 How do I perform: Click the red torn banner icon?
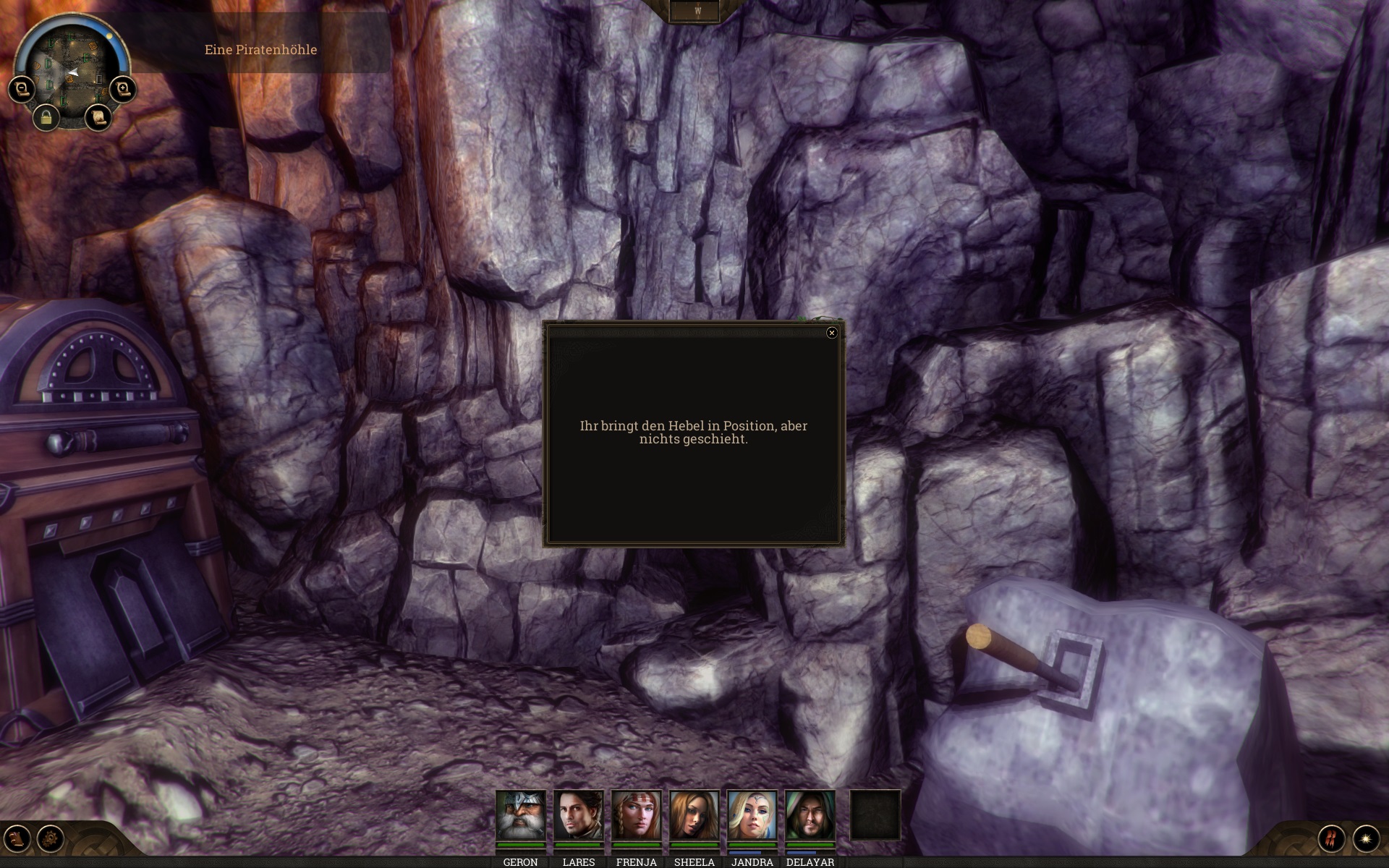[1332, 838]
